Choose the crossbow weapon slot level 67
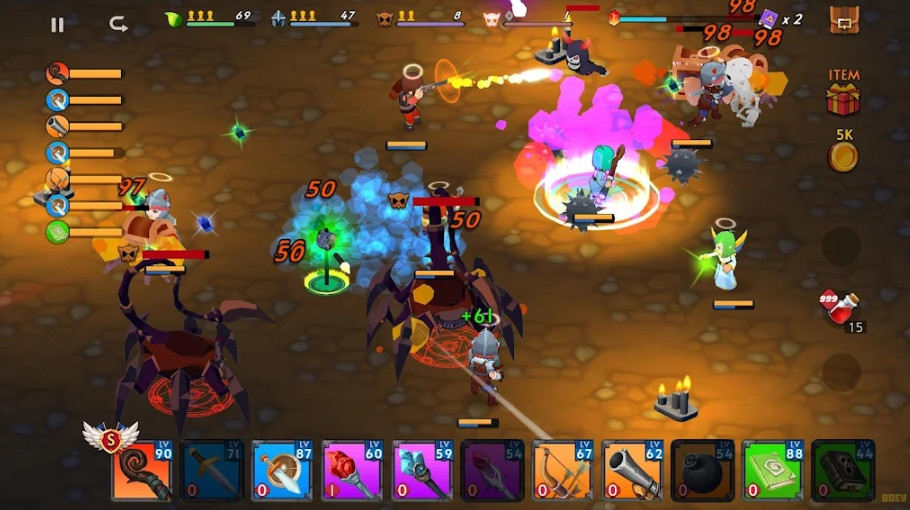The width and height of the screenshot is (910, 510). [x=562, y=470]
